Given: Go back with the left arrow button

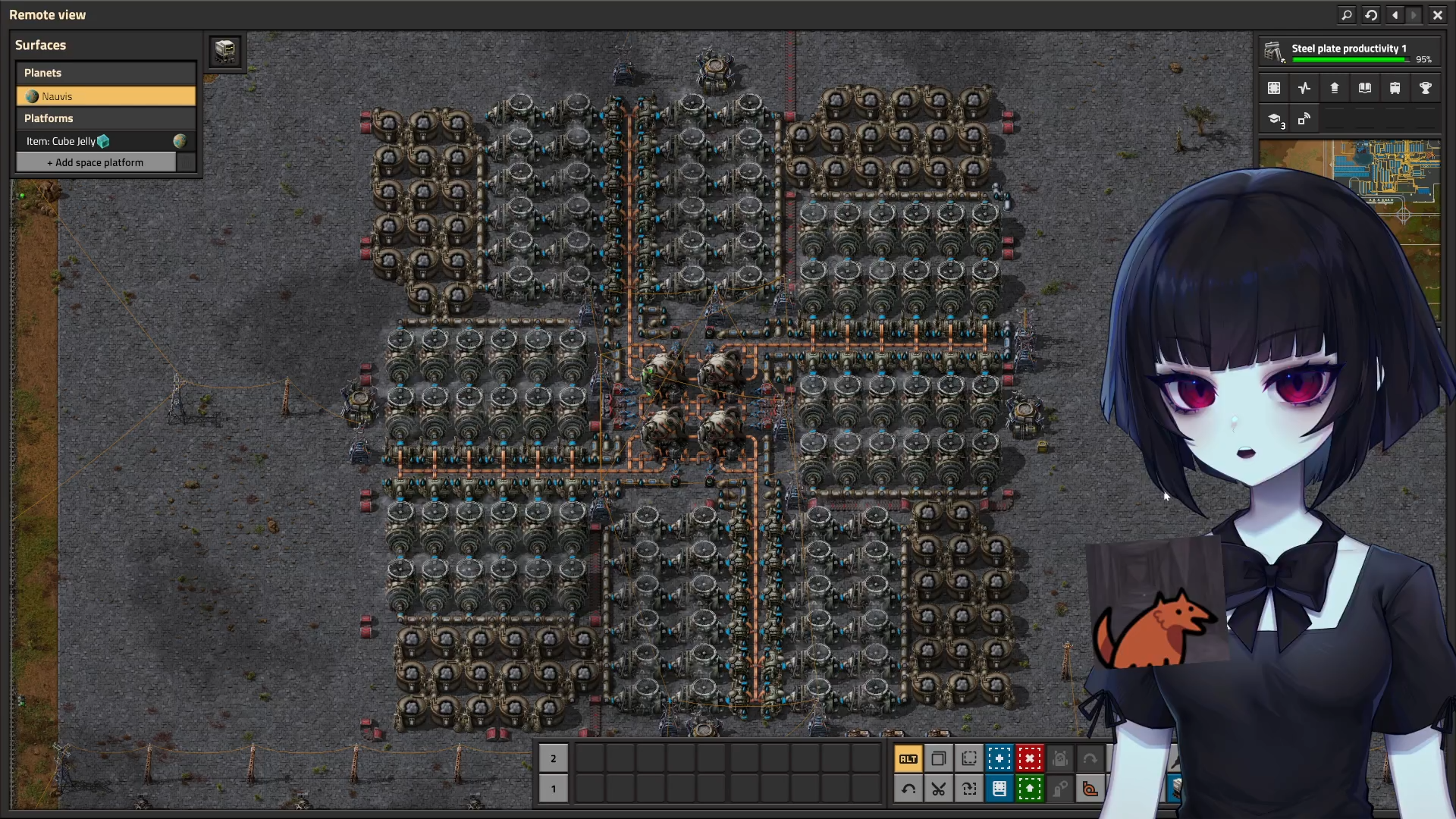Looking at the screenshot, I should 1395,14.
